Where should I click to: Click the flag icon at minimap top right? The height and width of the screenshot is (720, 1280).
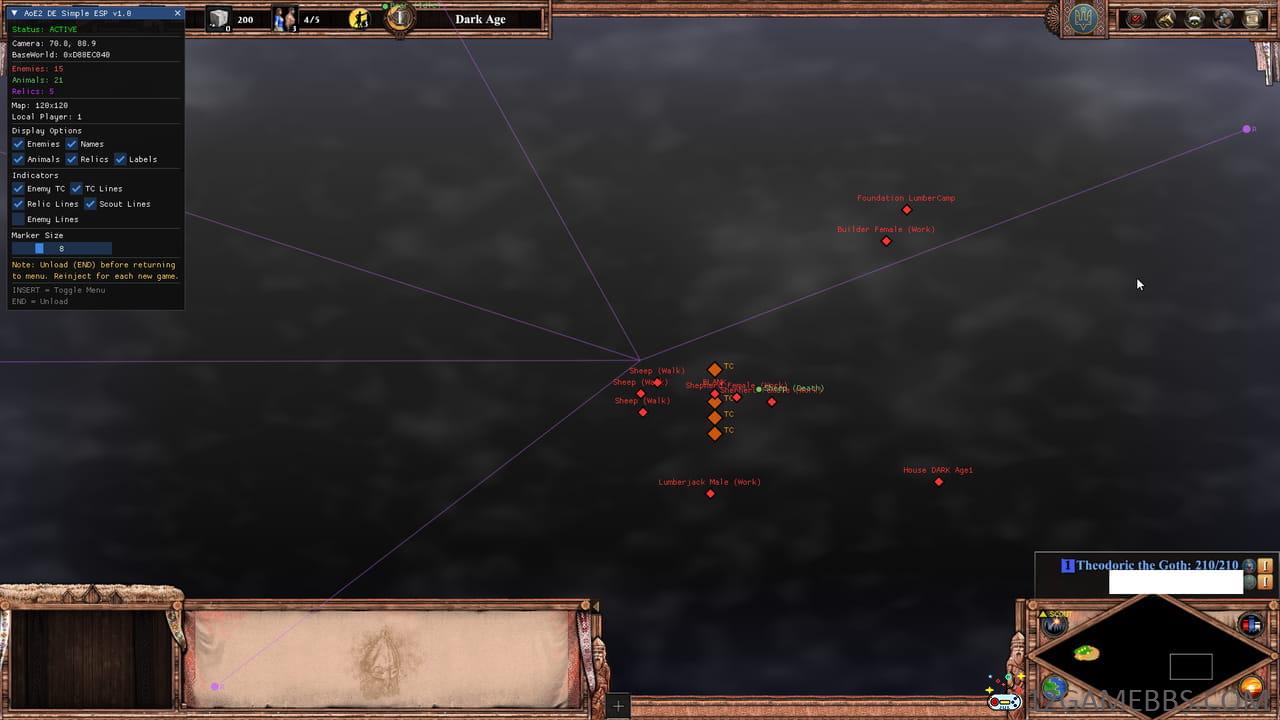tap(1248, 623)
